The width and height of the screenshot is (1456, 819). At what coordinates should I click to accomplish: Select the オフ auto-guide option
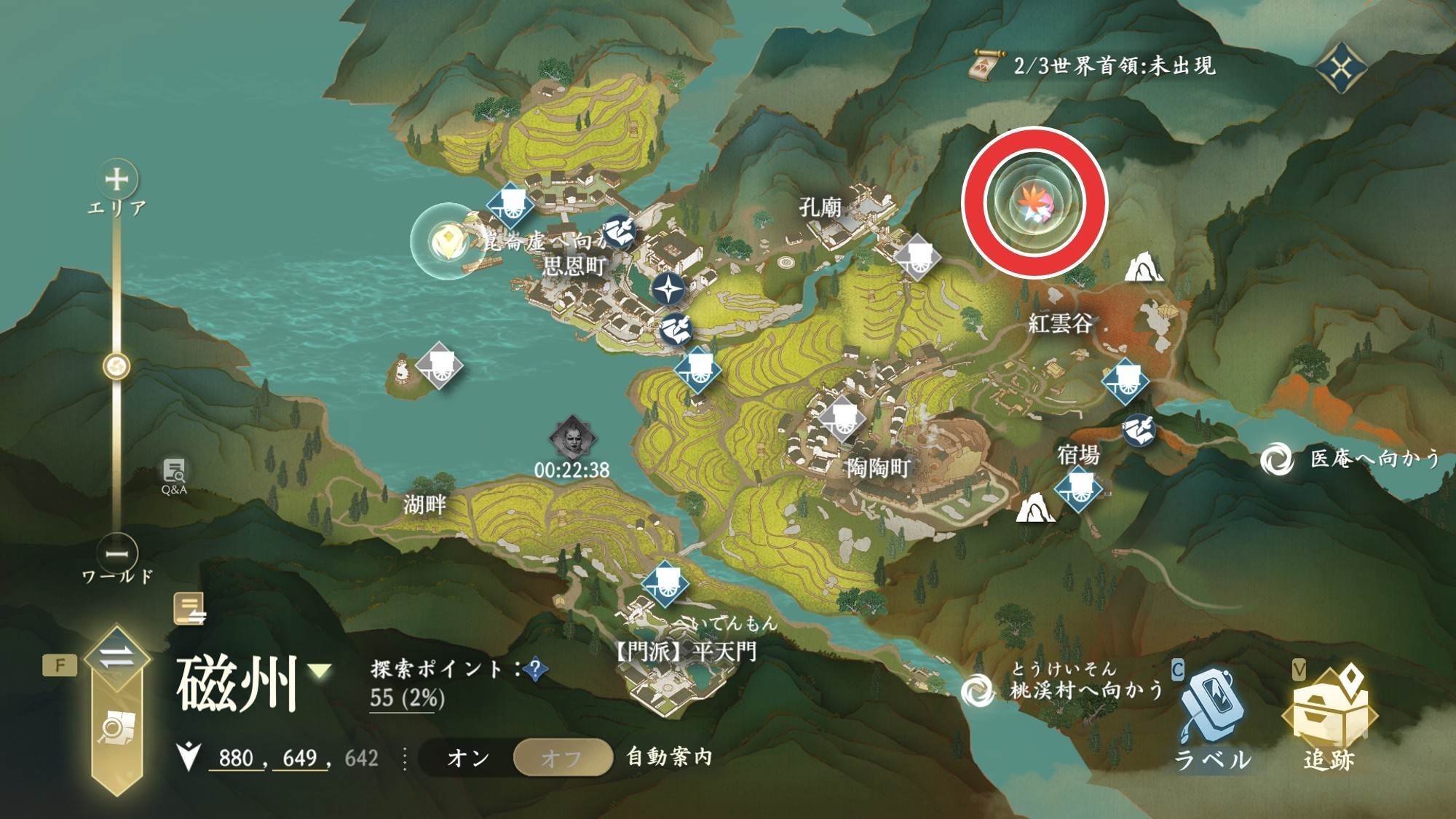pyautogui.click(x=561, y=758)
